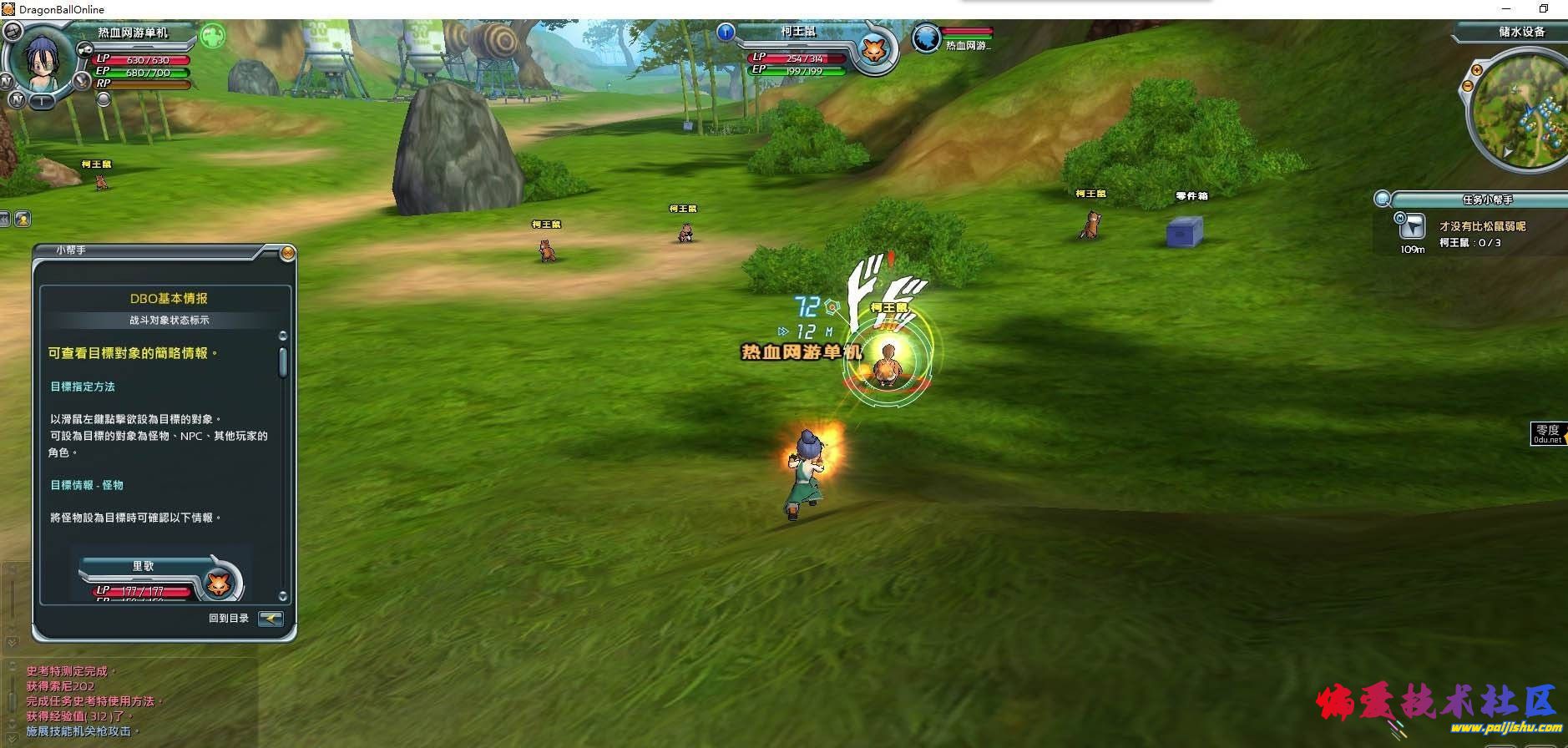Screen dimensions: 1568x748
Task: Zoom out the minimap with minus button
Action: tap(1469, 85)
